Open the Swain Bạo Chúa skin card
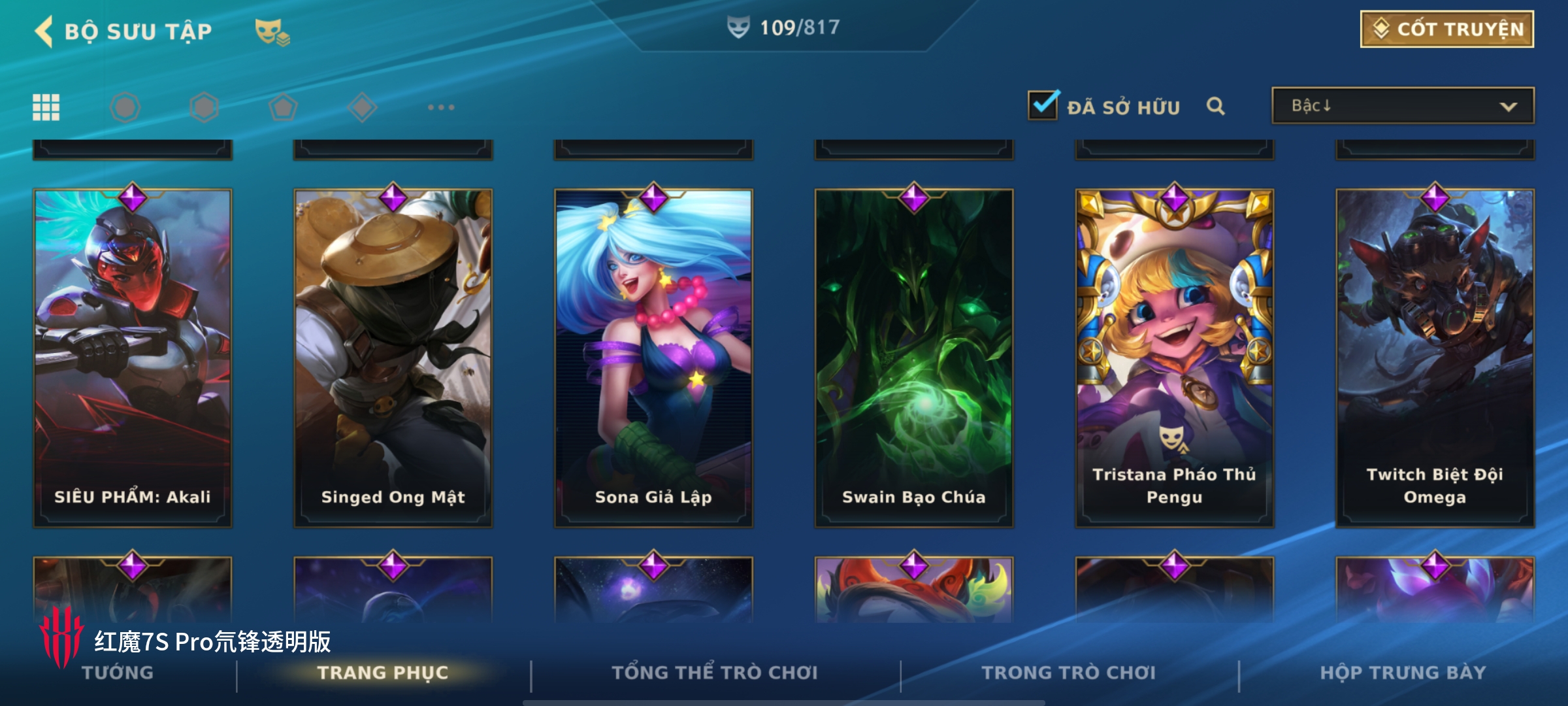Viewport: 1568px width, 706px height. click(913, 358)
